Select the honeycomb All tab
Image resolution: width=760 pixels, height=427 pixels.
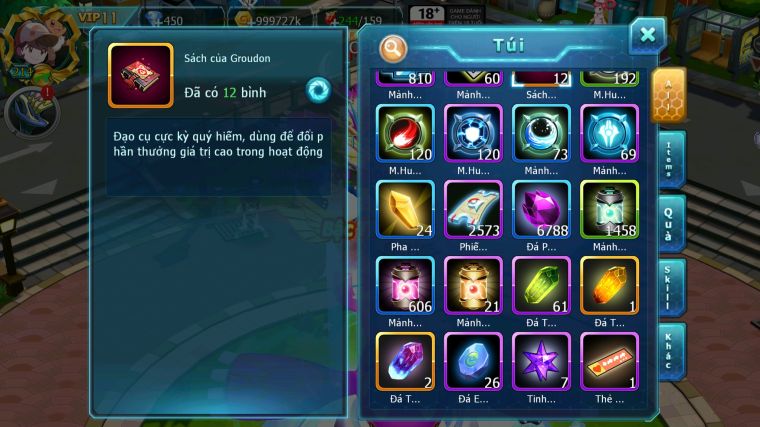(x=669, y=95)
